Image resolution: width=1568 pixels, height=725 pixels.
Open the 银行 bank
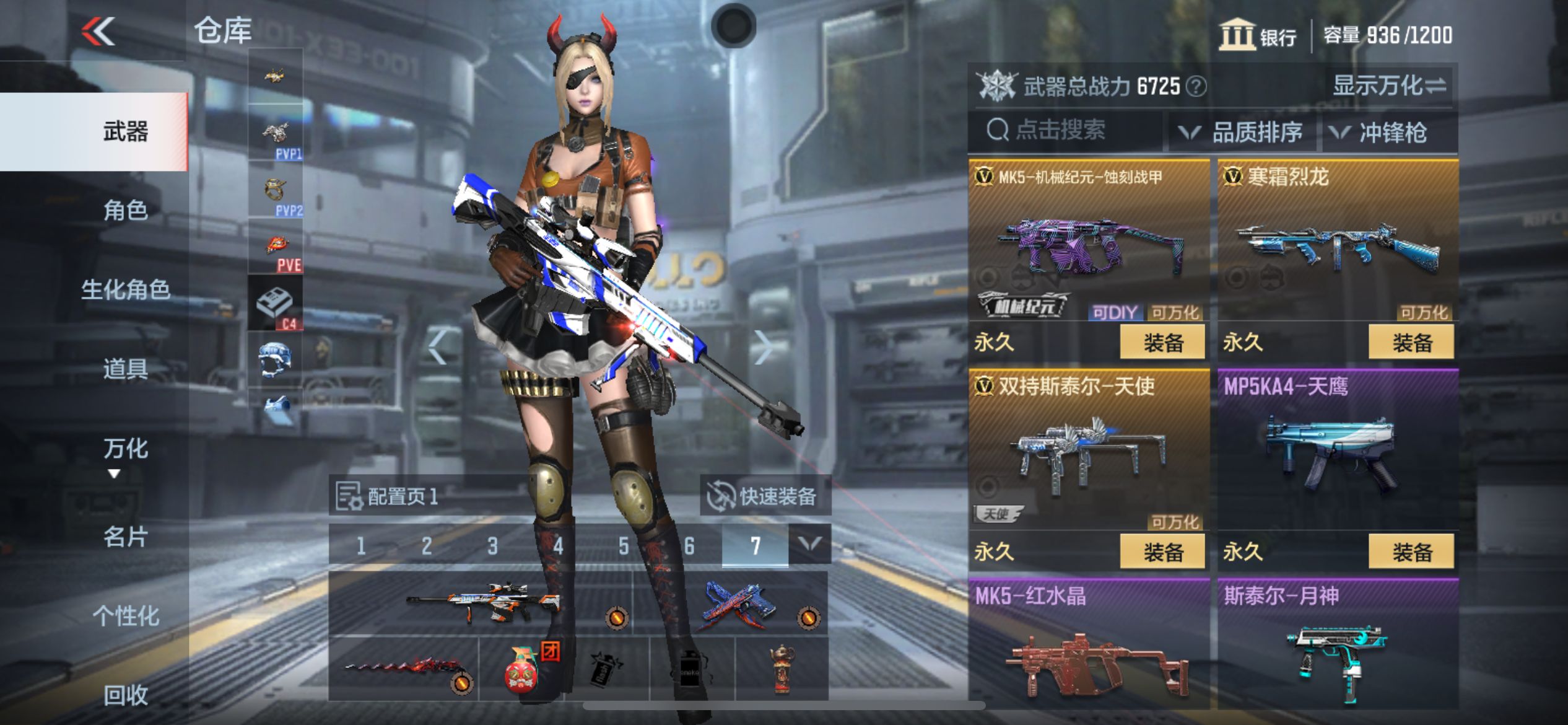1258,35
